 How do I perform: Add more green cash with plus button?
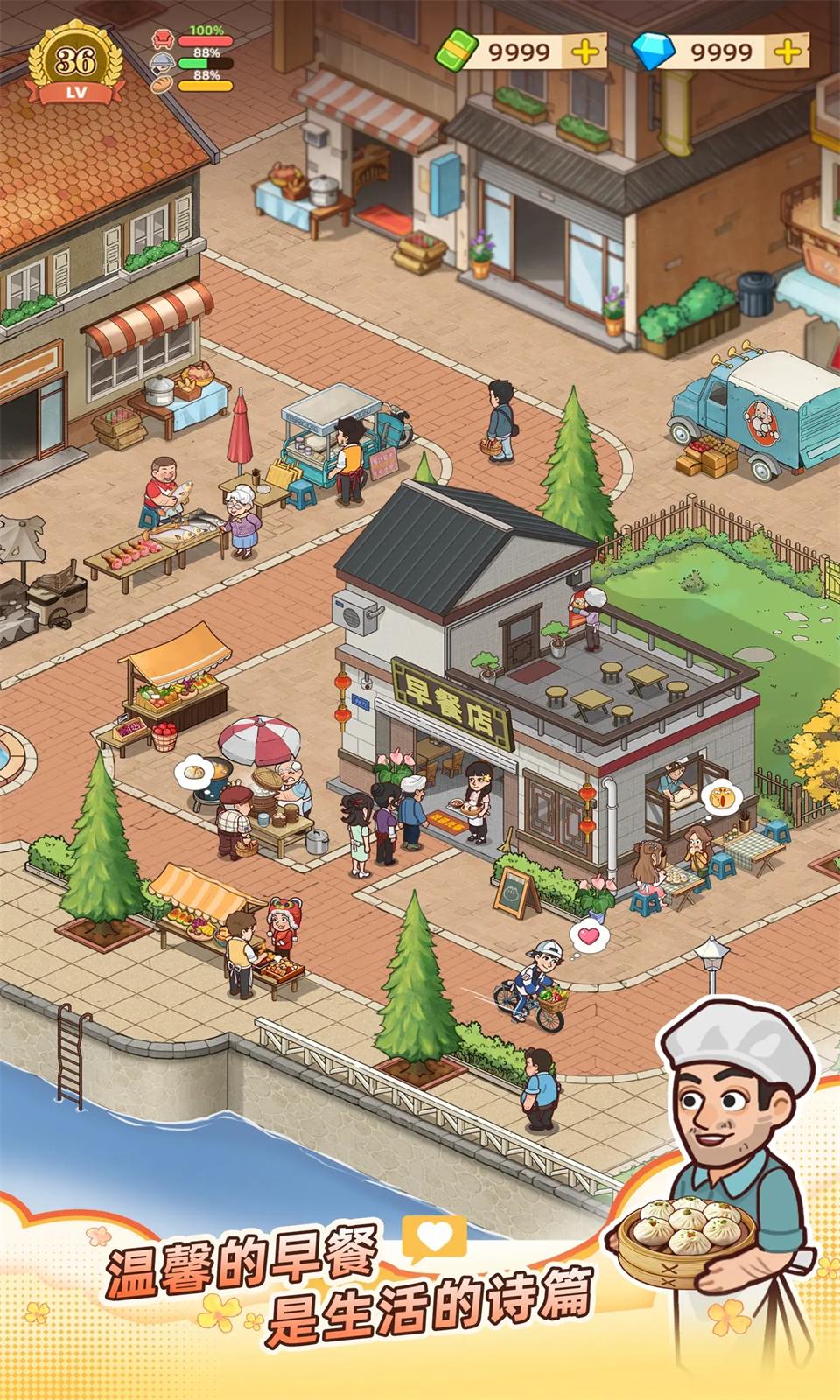pos(585,52)
